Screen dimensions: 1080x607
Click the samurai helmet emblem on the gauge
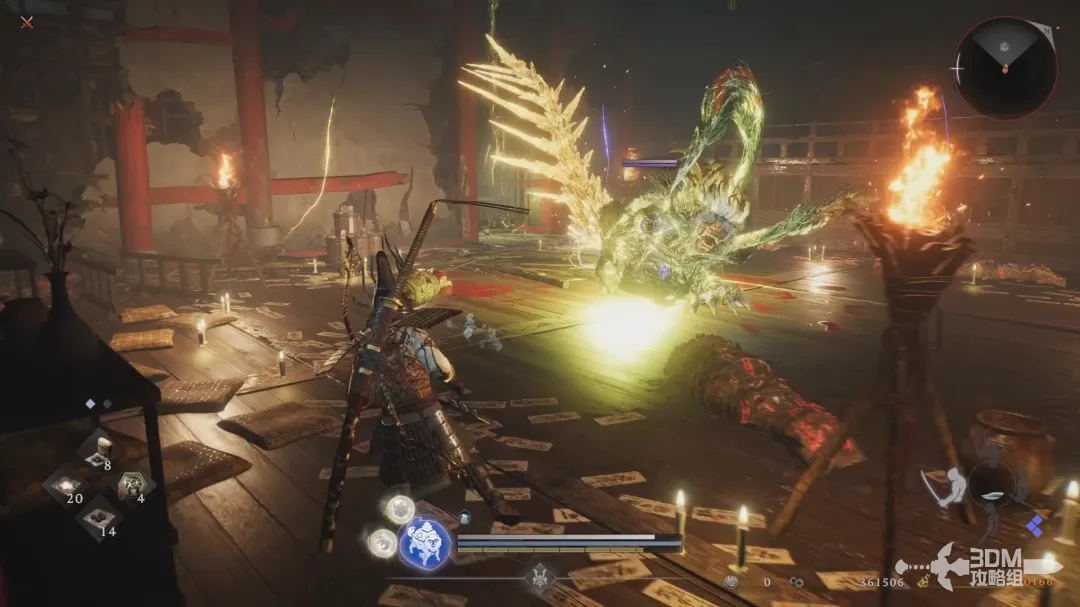click(541, 576)
